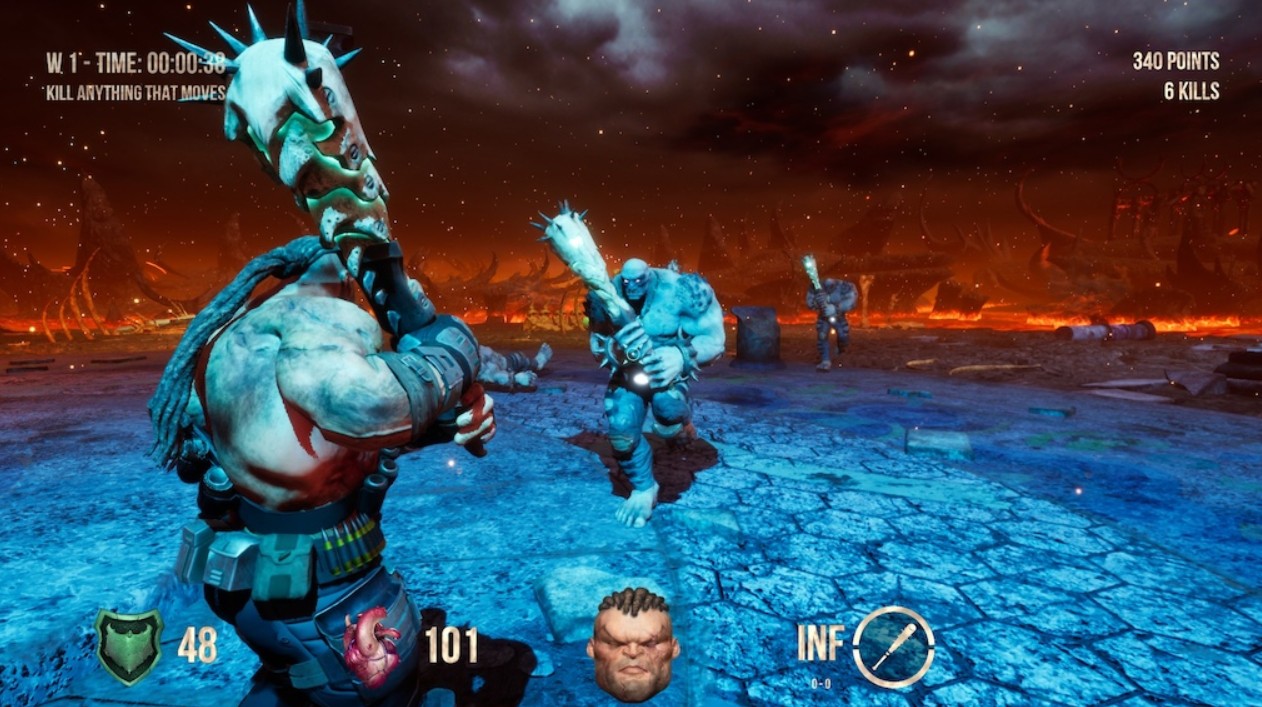The image size is (1262, 707).
Task: Select the circular spiked club weapon icon
Action: (x=893, y=646)
